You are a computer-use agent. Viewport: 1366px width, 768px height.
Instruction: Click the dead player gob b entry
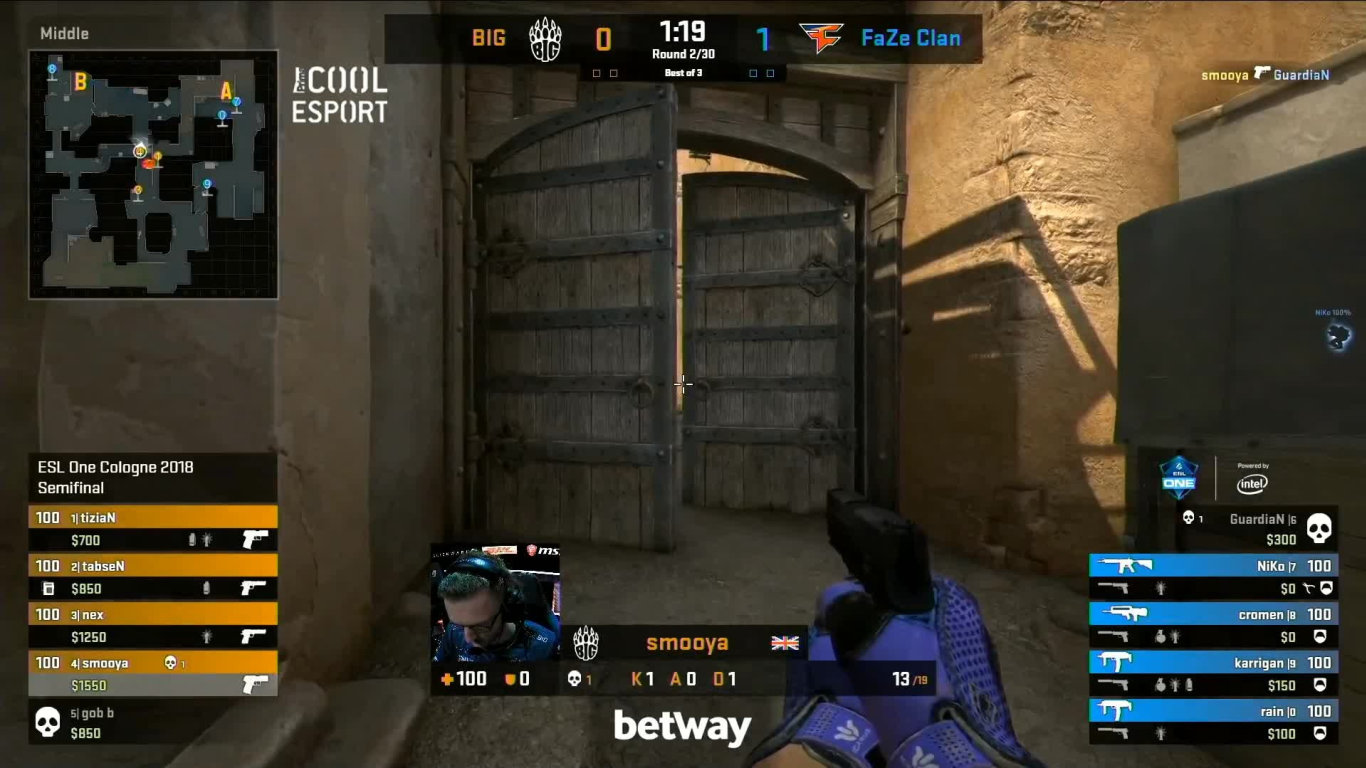click(153, 722)
